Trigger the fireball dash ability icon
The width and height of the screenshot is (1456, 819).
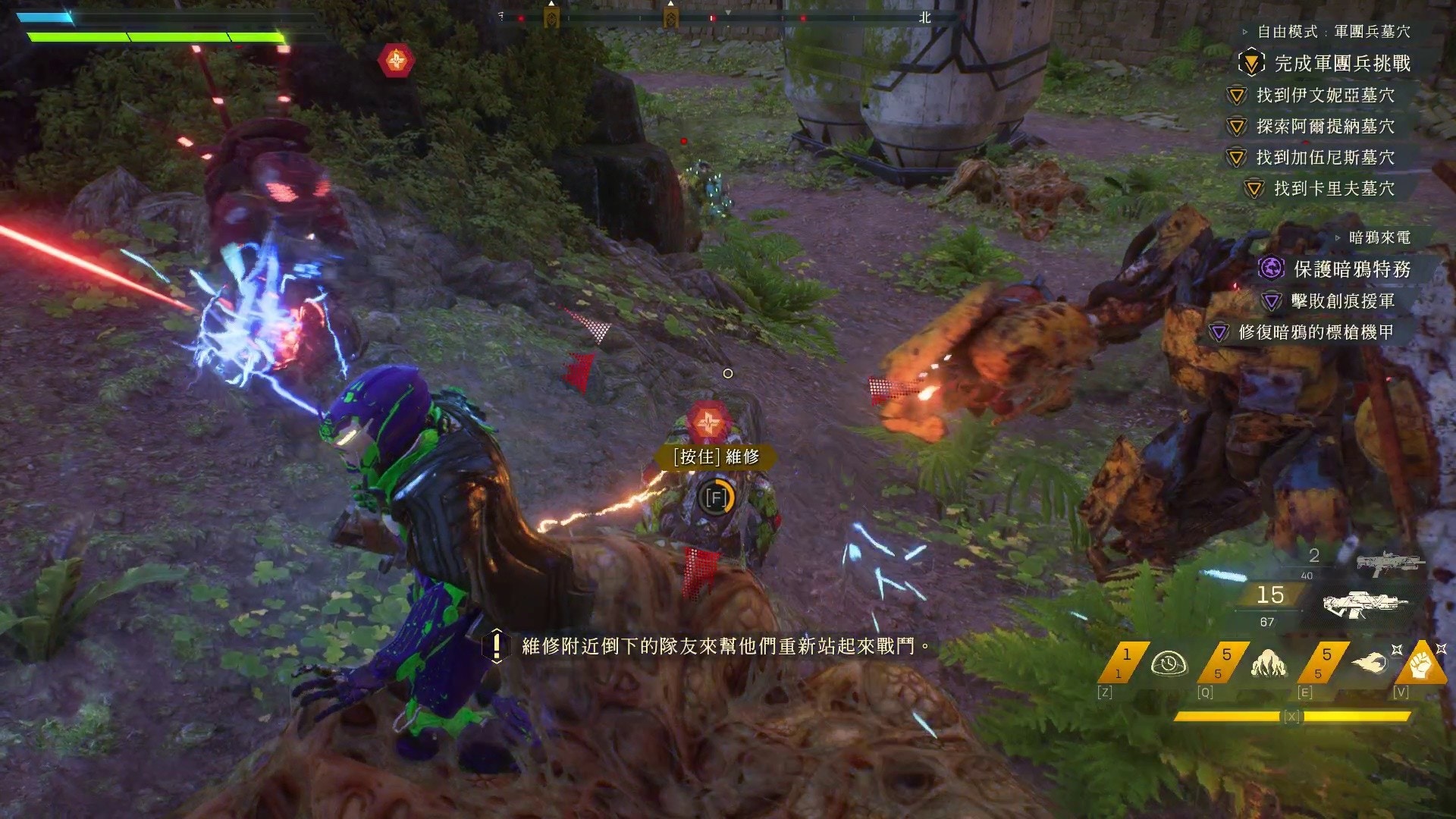pos(1369,664)
